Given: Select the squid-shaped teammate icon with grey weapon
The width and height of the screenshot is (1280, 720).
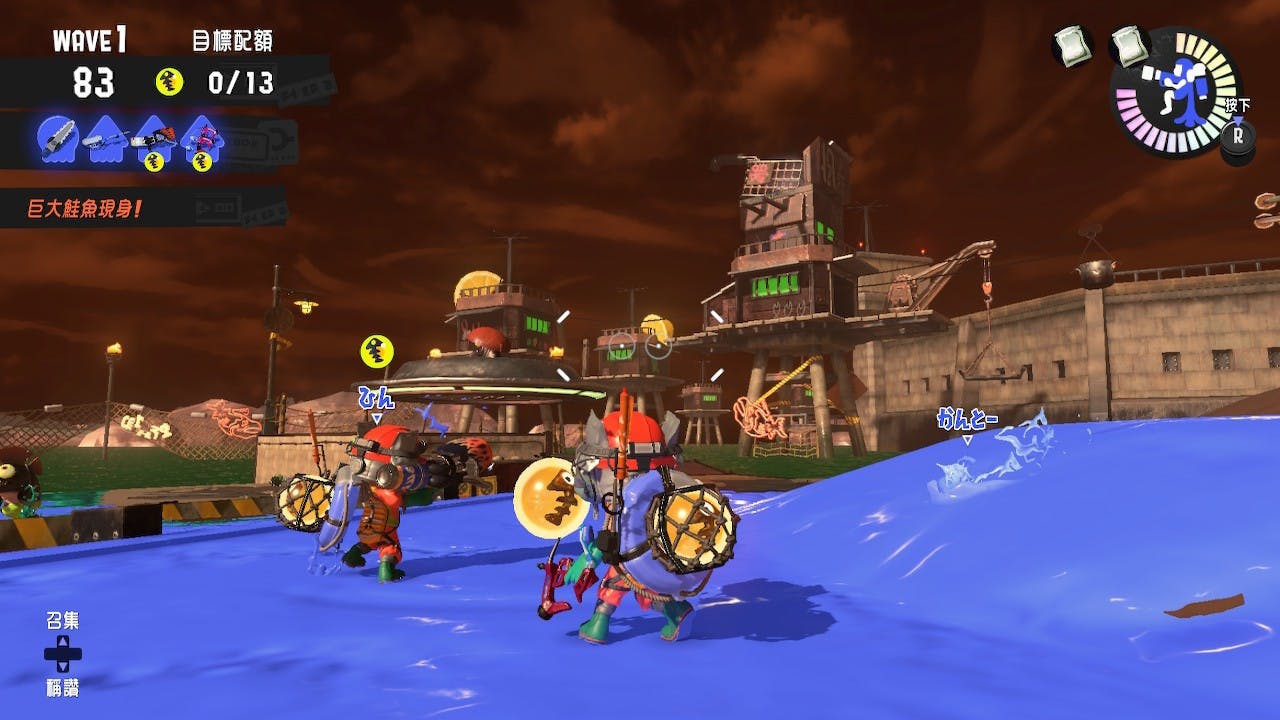Looking at the screenshot, I should [x=57, y=139].
